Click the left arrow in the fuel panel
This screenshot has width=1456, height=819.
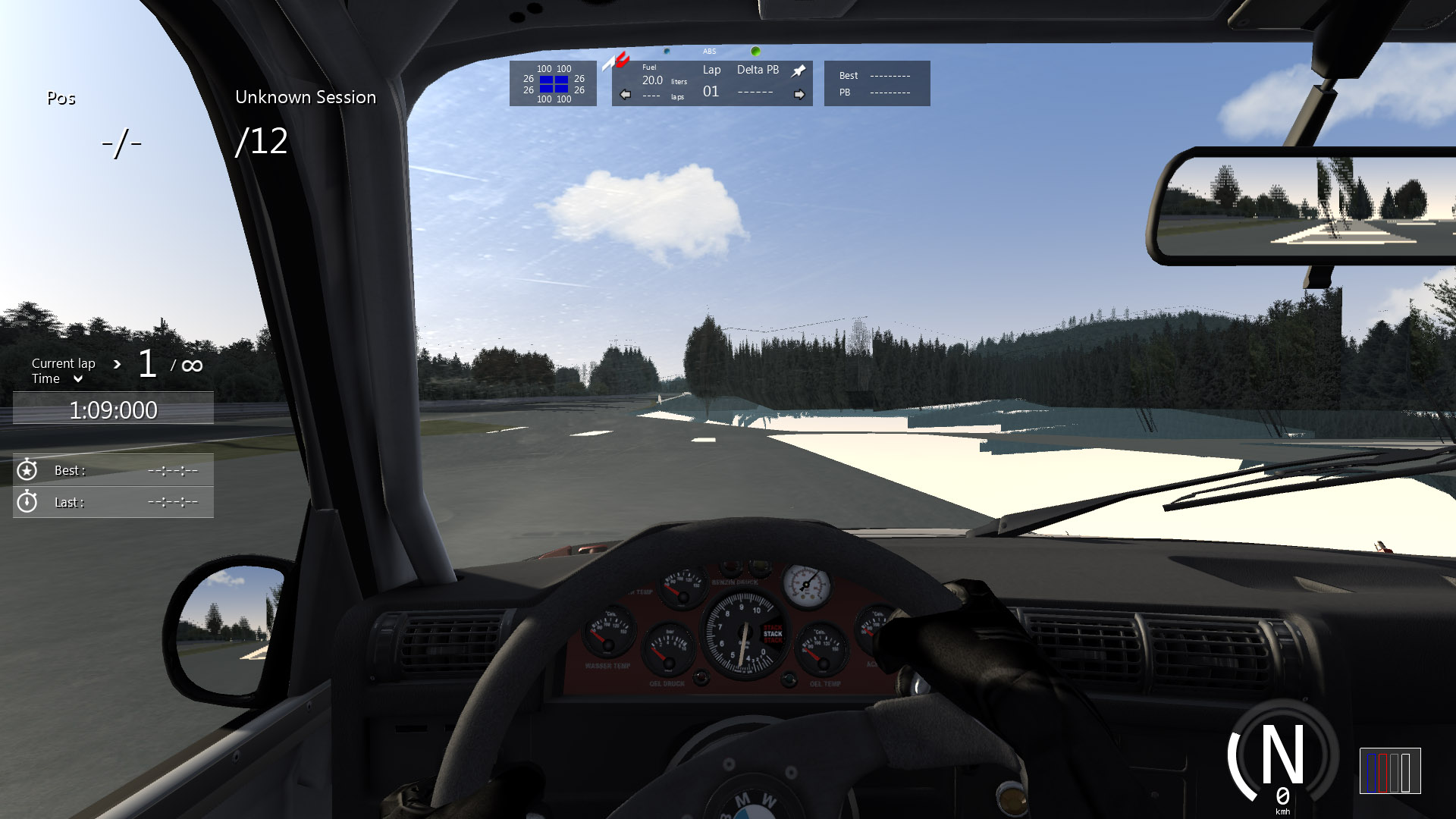pos(625,95)
